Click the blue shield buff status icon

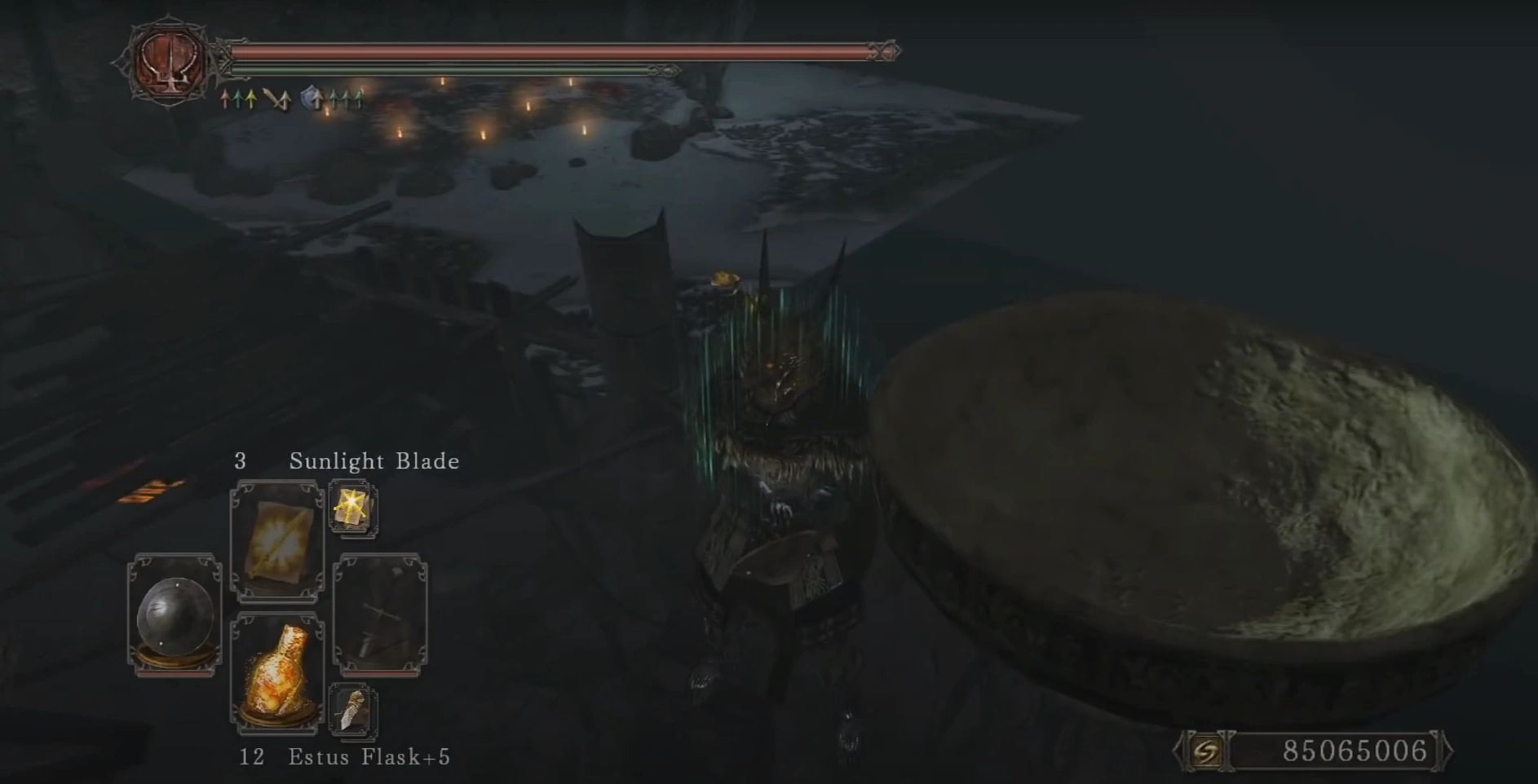tap(311, 99)
